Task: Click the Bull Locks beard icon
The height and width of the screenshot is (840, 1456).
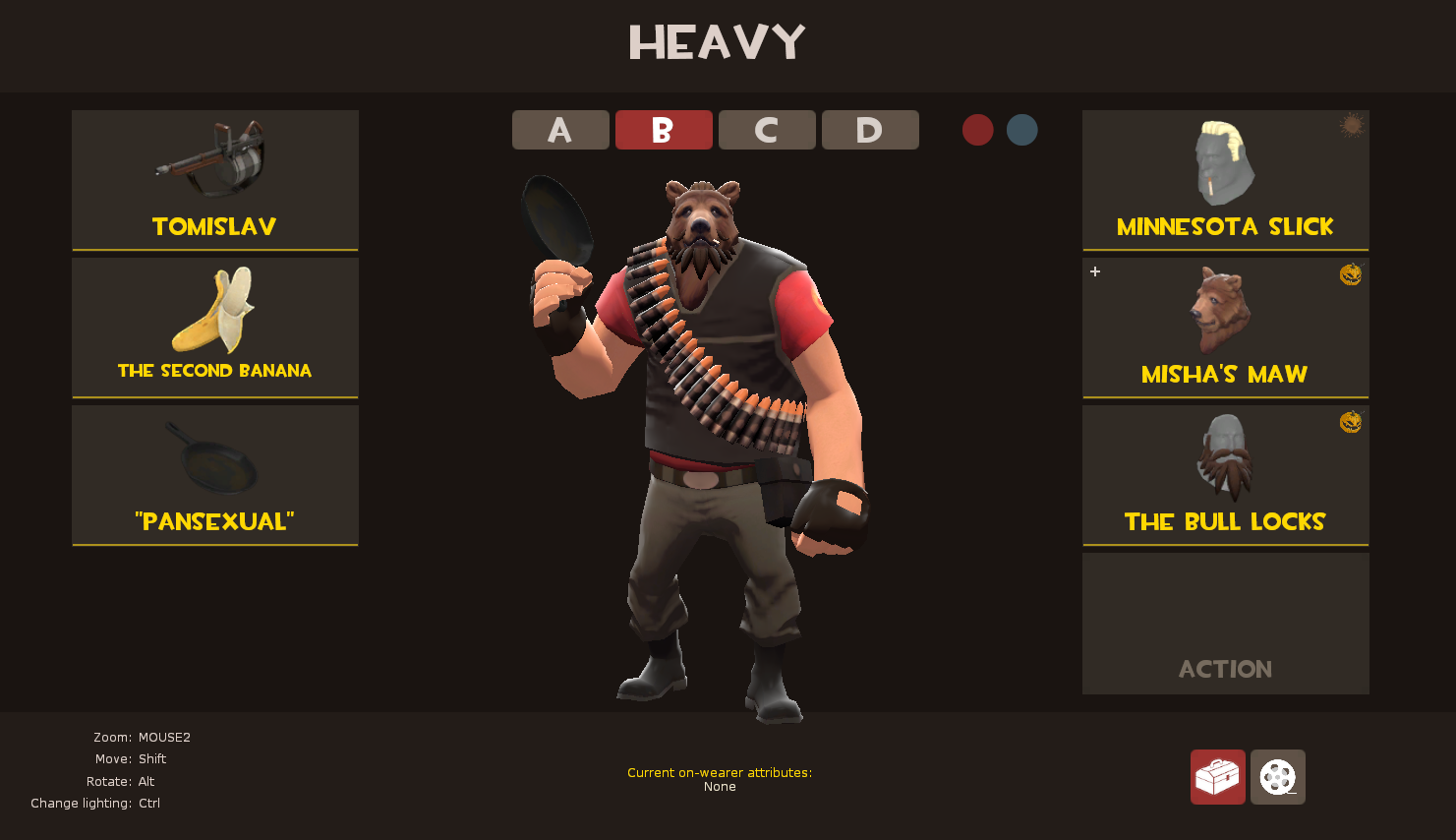Action: pyautogui.click(x=1224, y=457)
